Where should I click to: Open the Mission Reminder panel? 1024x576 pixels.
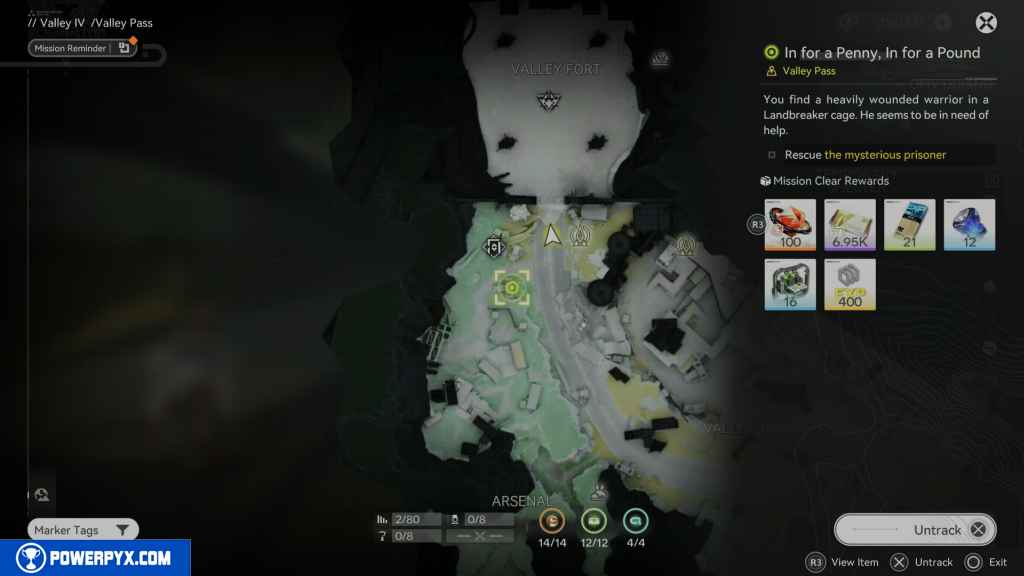point(82,48)
